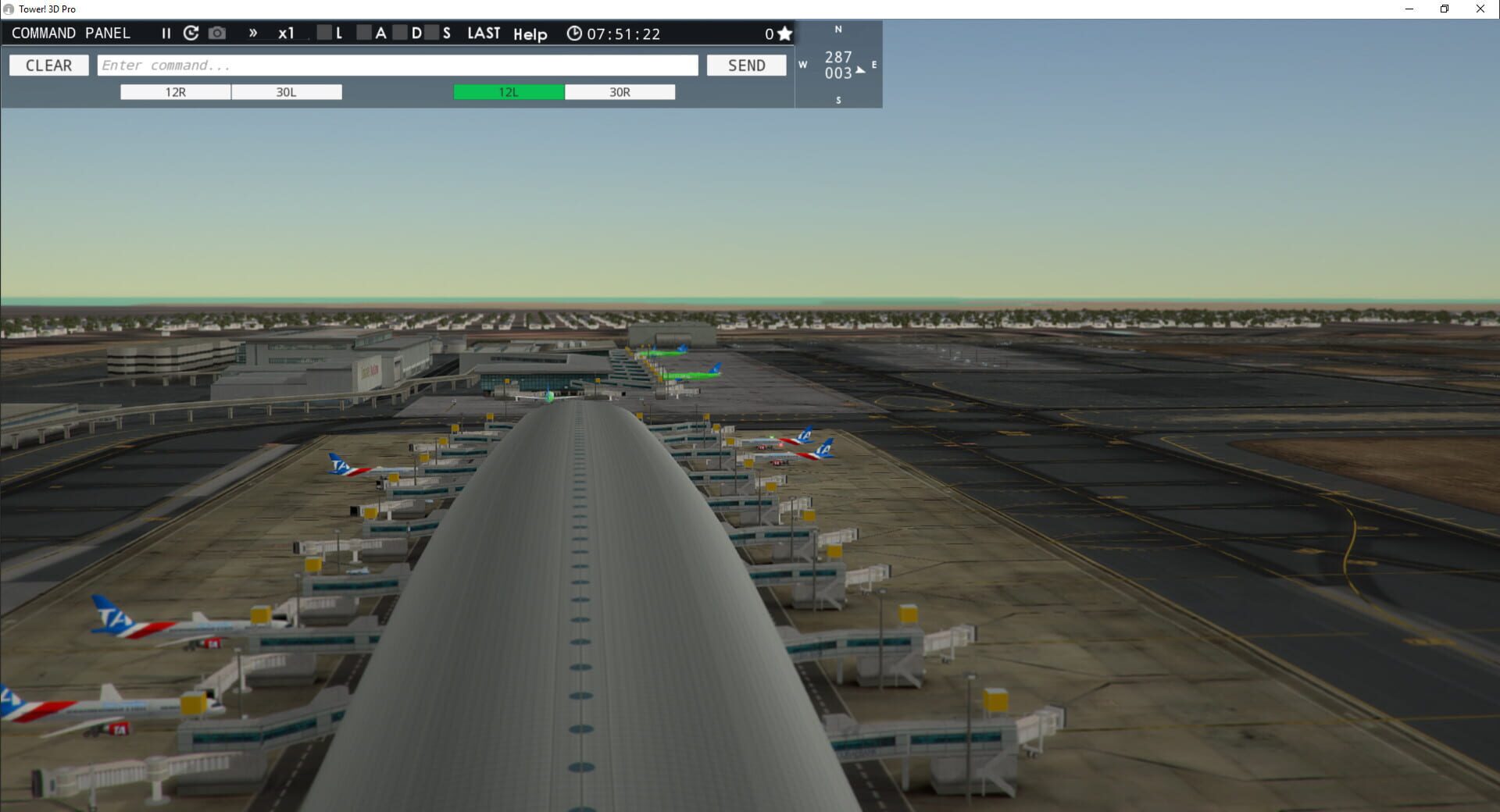
Task: Open the Help menu
Action: (530, 34)
